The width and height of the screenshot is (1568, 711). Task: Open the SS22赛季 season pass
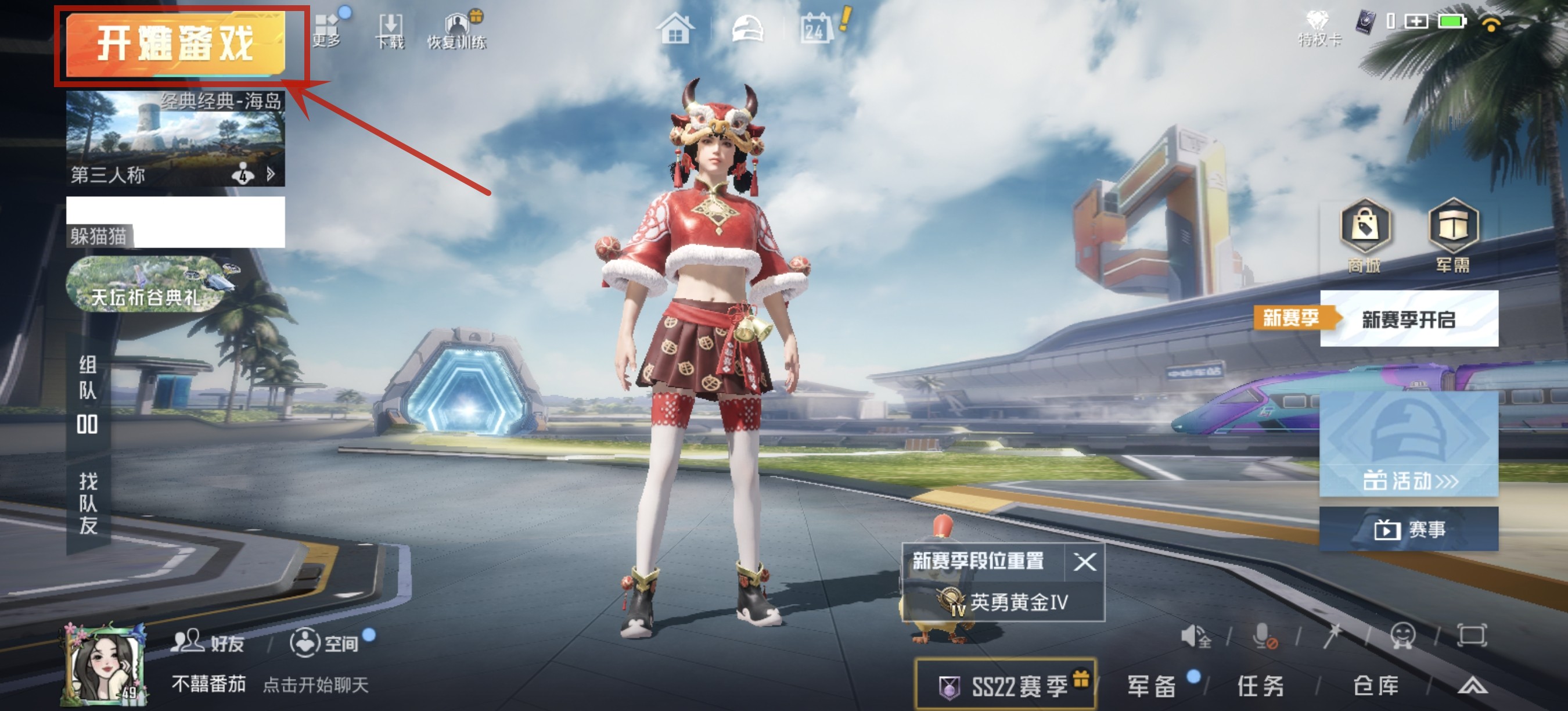point(1006,686)
